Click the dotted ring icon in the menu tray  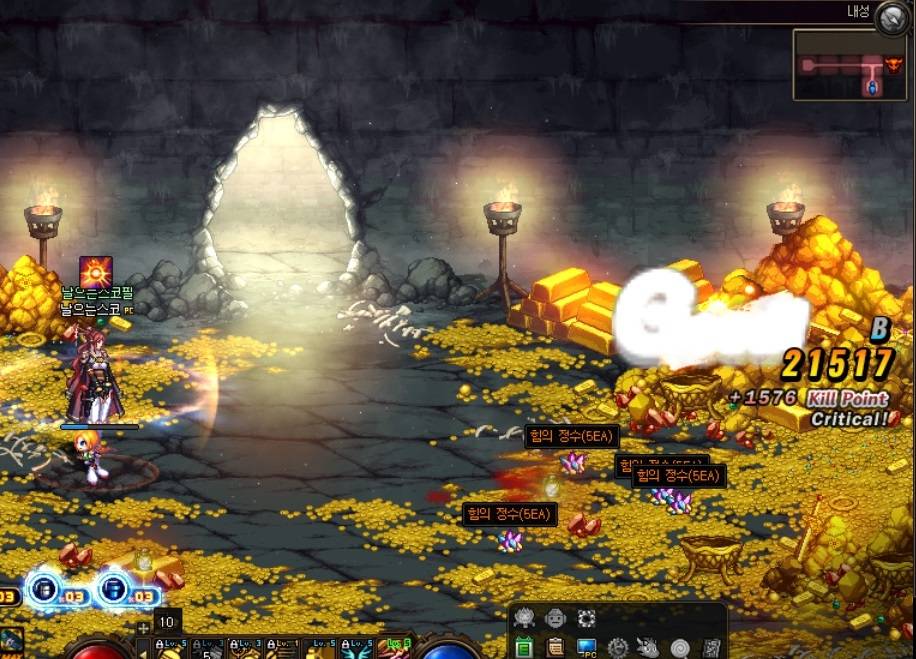pos(587,618)
